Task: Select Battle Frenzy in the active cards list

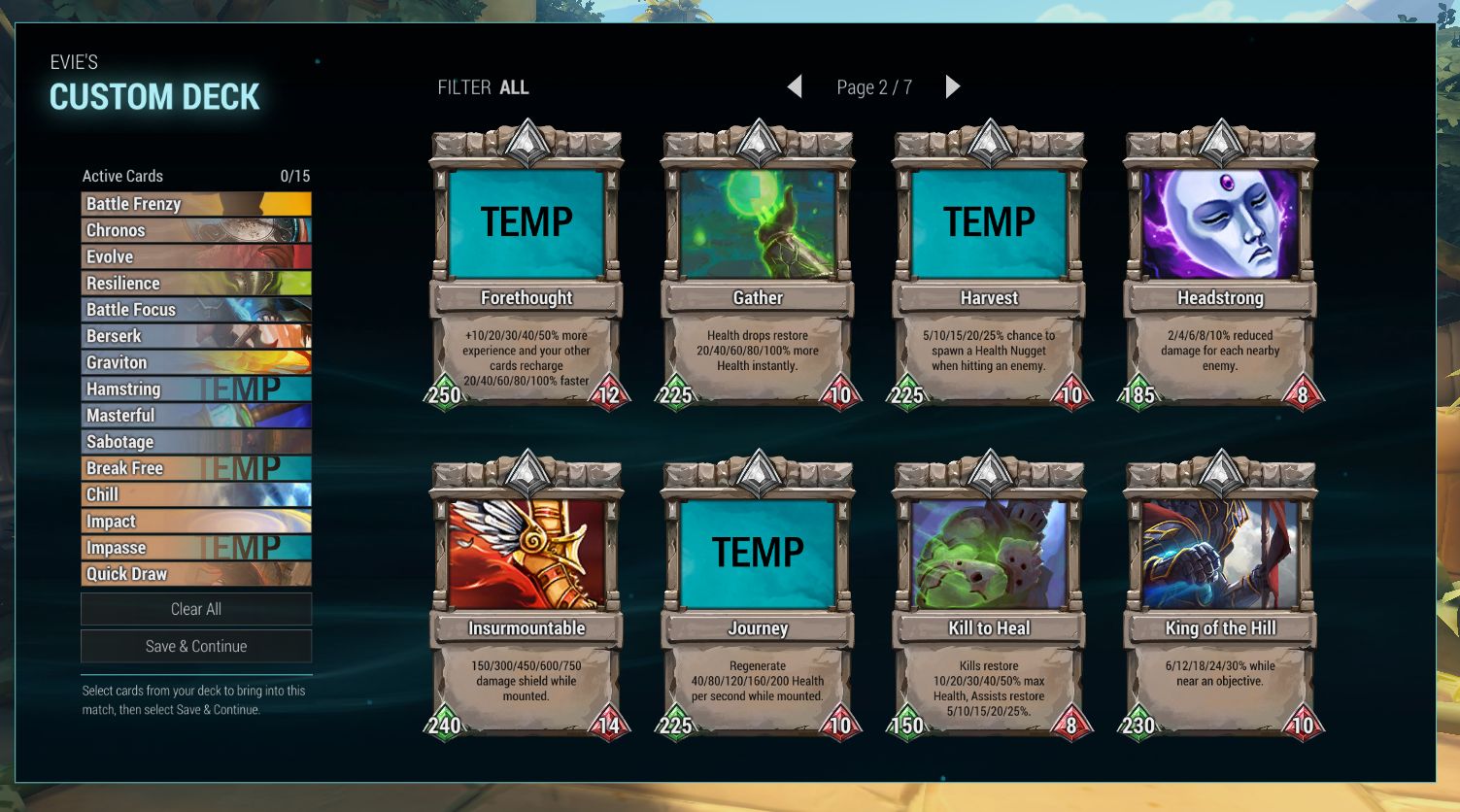Action: coord(196,204)
